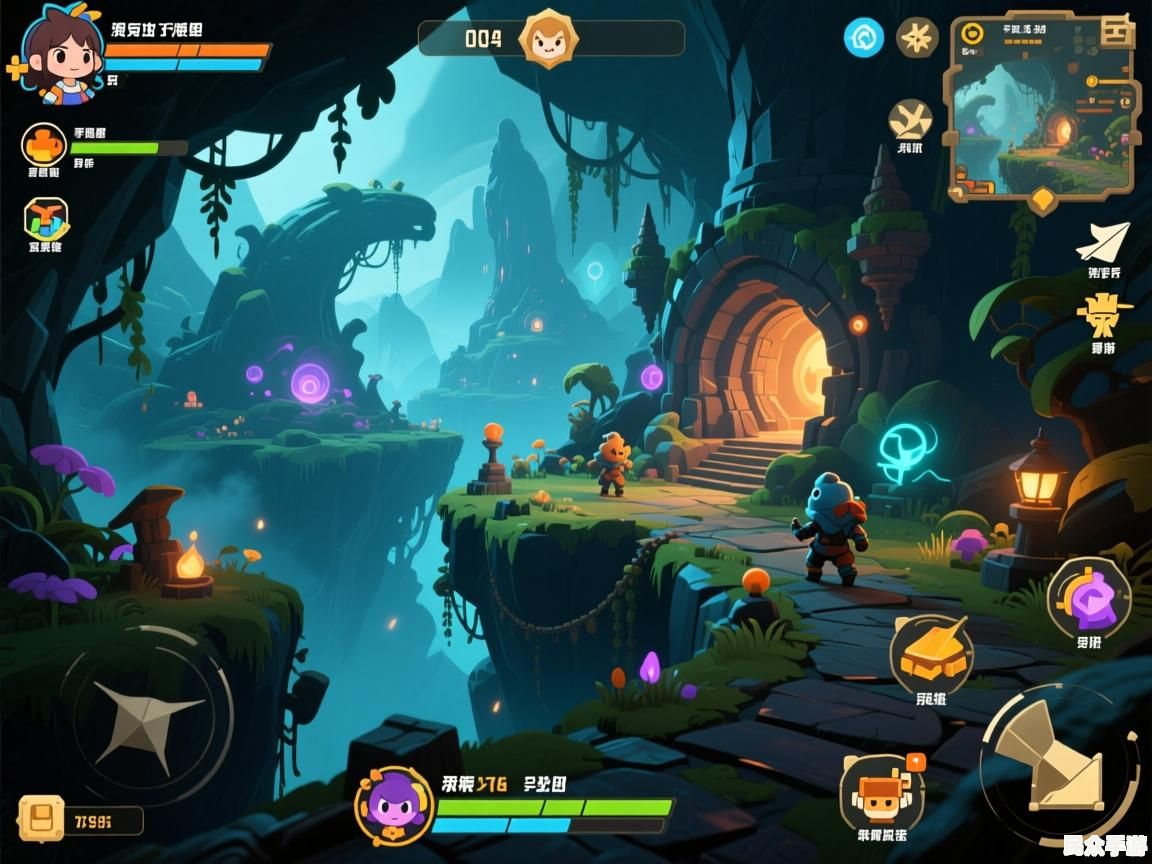Screen dimensions: 1152x864
Task: Click the yellow diamond below the minimap
Action: [x=1043, y=199]
